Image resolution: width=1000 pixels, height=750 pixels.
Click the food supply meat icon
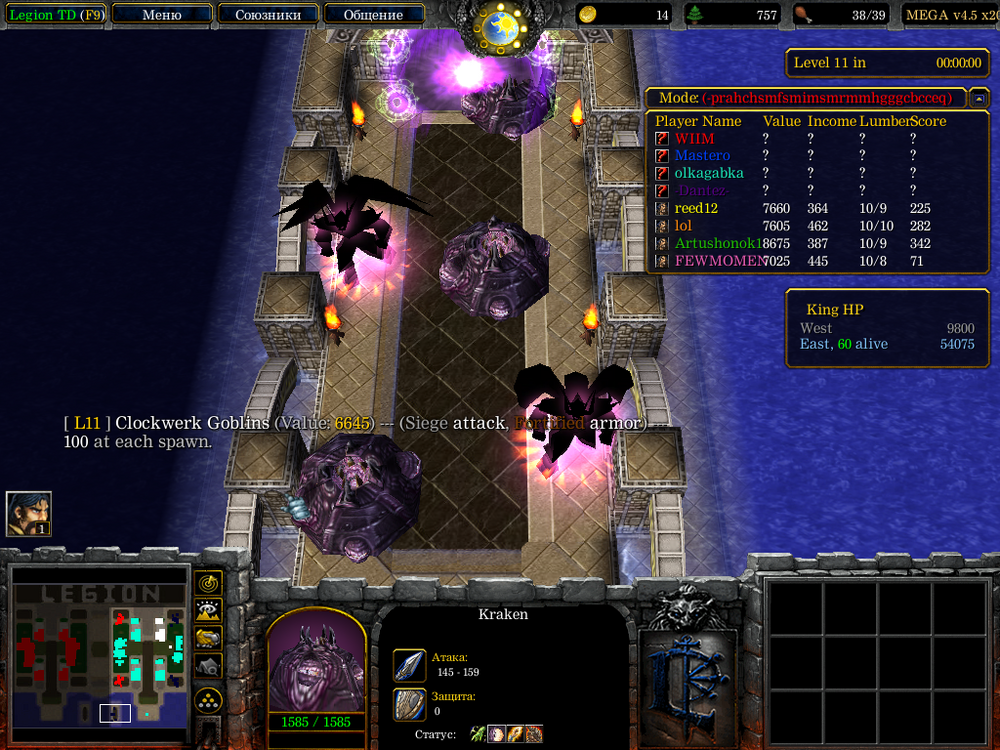tap(802, 15)
